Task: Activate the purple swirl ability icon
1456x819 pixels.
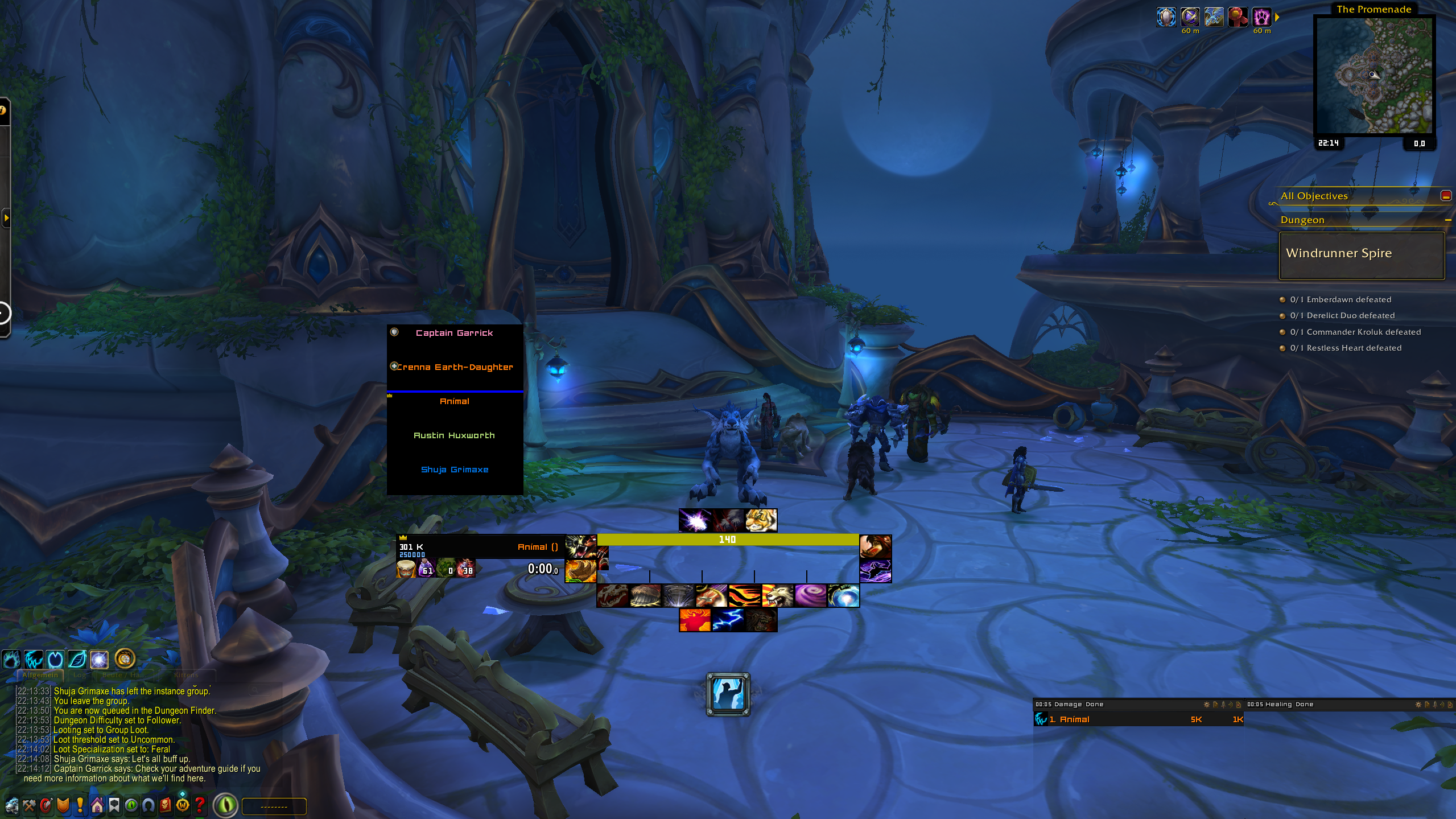Action: click(810, 596)
